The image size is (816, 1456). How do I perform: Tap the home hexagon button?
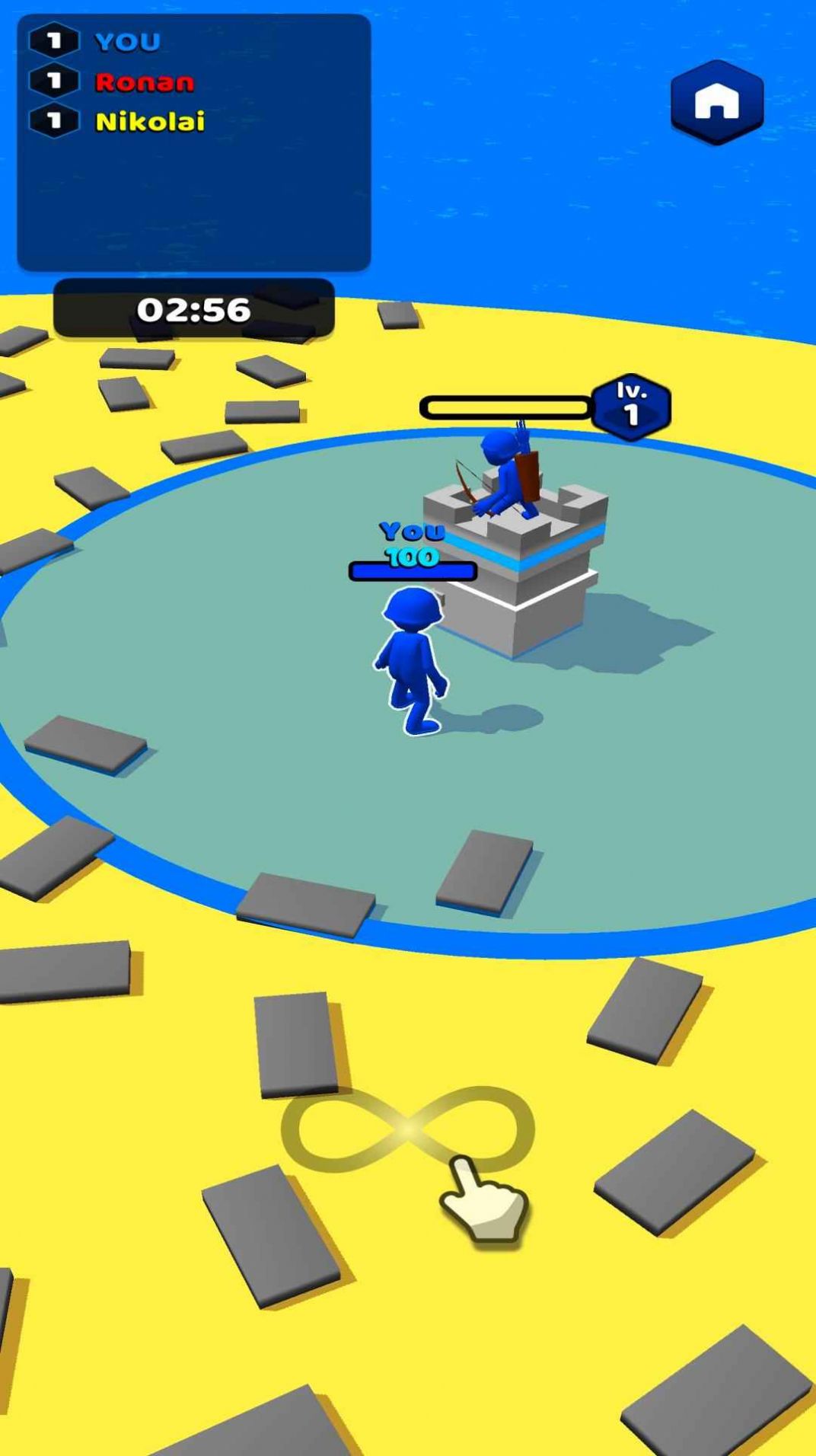pyautogui.click(x=716, y=102)
